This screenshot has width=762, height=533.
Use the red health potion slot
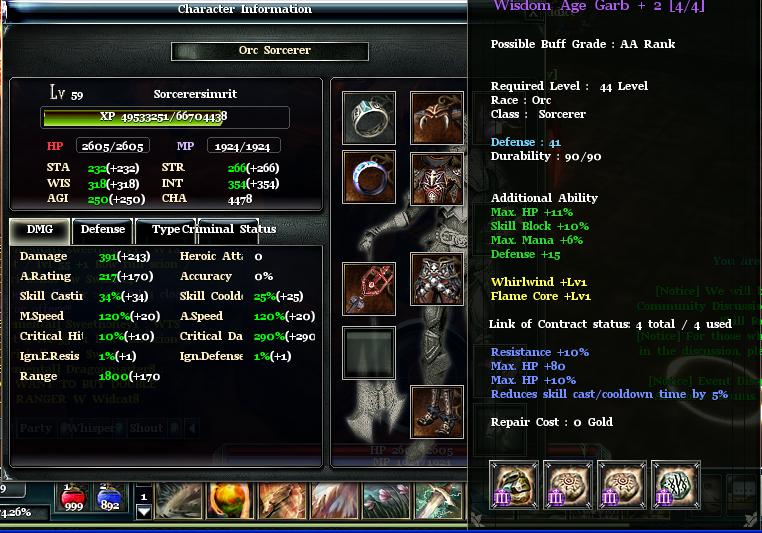73,497
